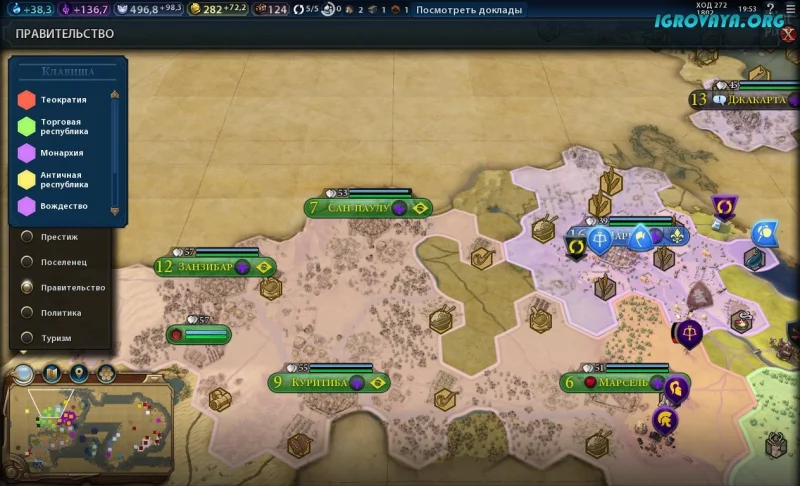The height and width of the screenshot is (486, 800).
Task: Switch to the Политика lens
Action: click(x=28, y=313)
